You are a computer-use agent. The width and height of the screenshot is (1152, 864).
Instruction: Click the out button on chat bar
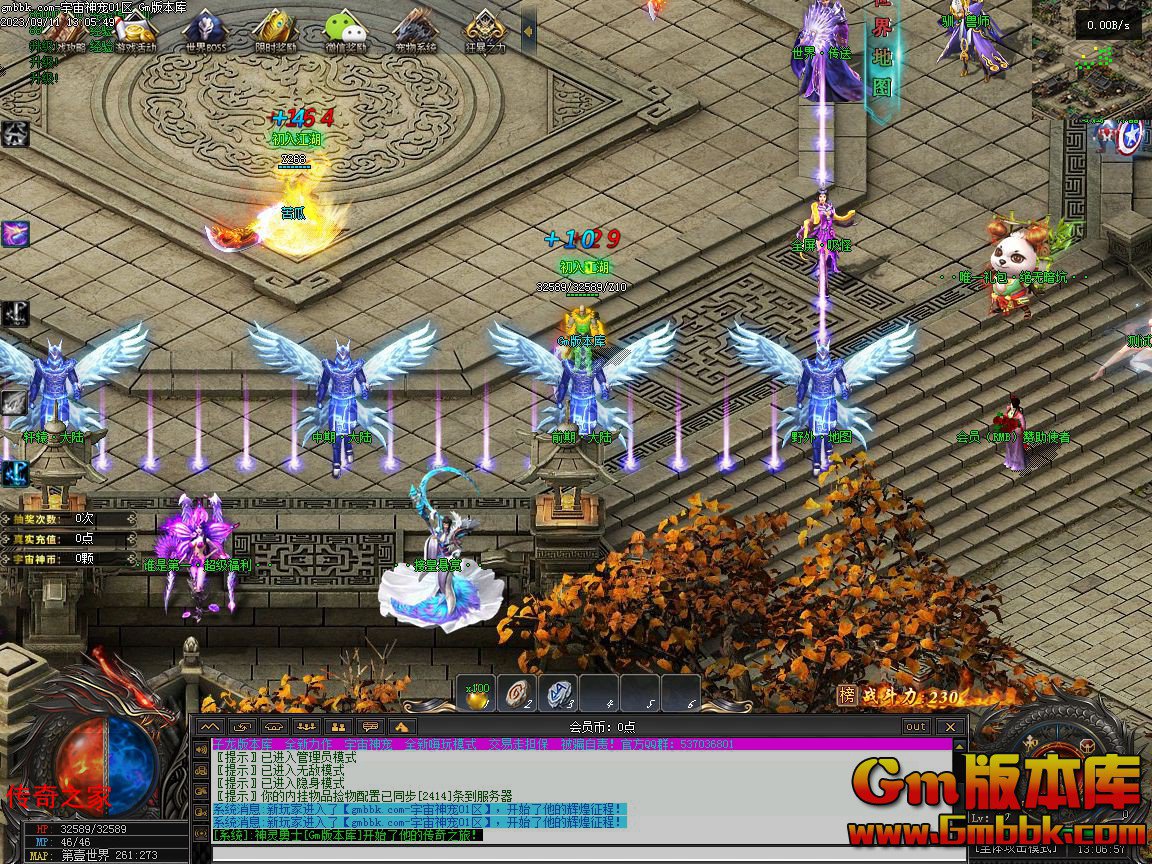(915, 726)
